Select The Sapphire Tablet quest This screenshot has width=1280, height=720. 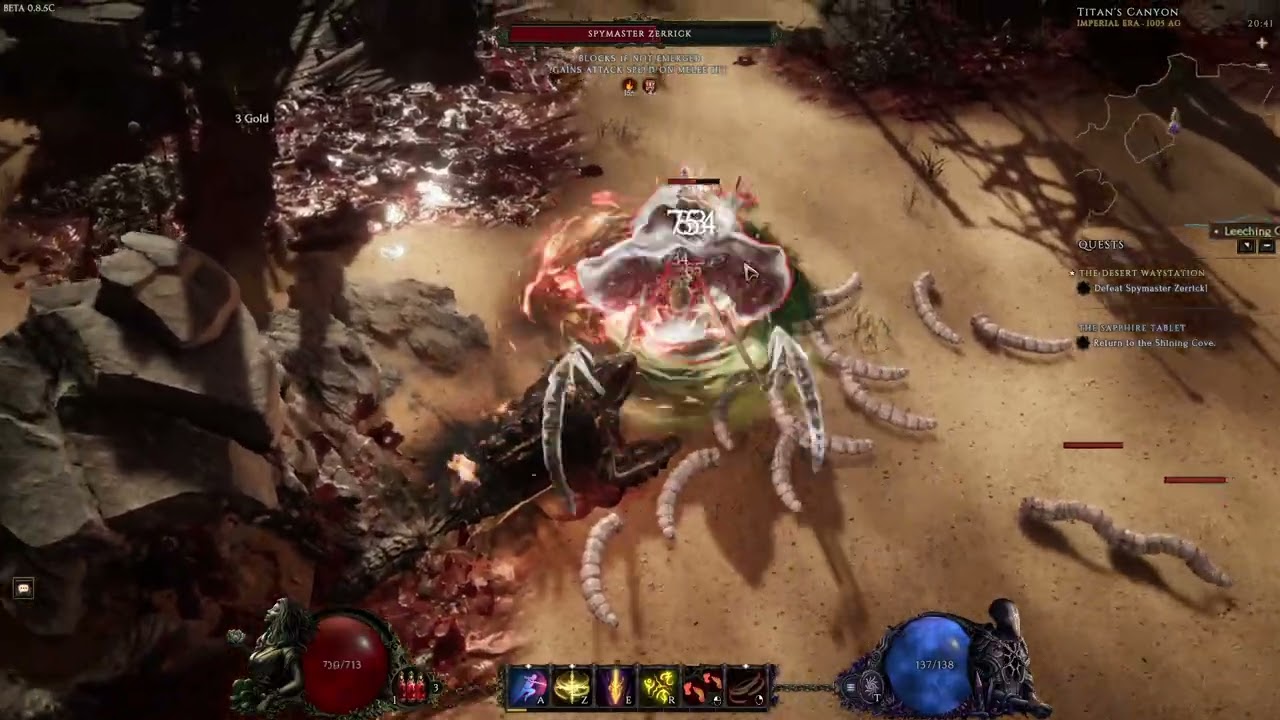[1131, 328]
